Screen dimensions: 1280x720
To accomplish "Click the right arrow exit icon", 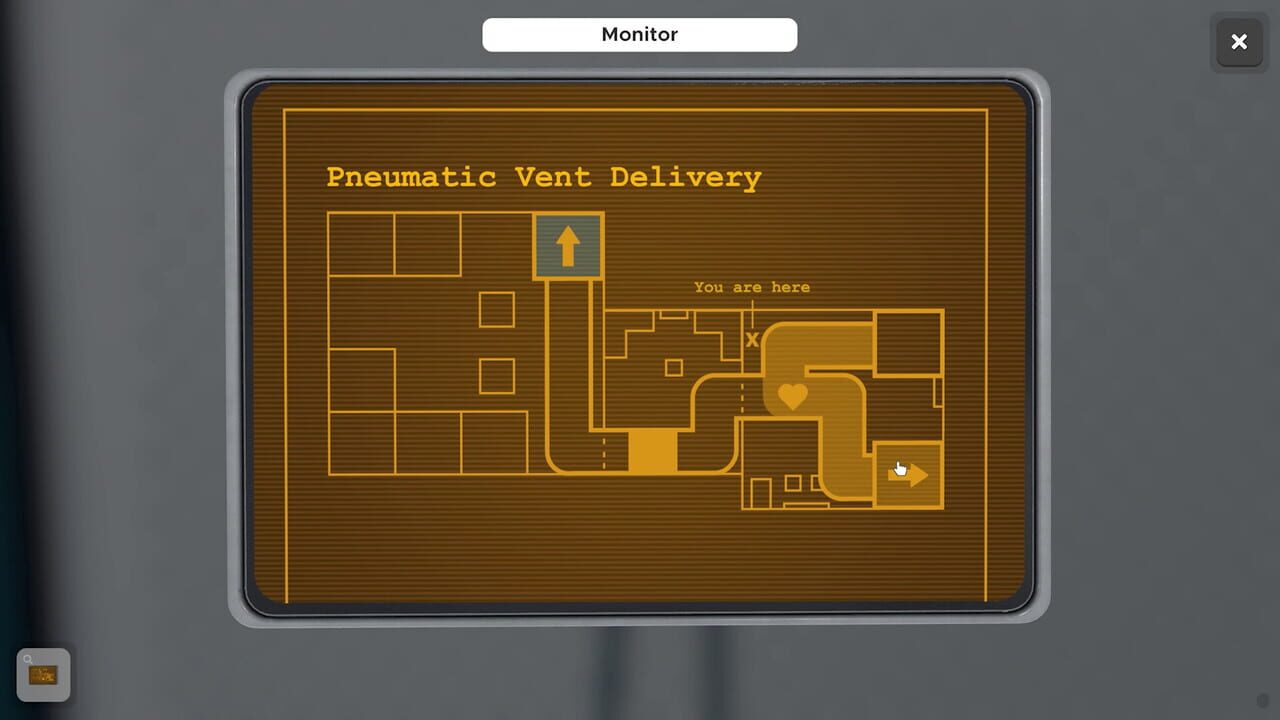I will click(907, 474).
